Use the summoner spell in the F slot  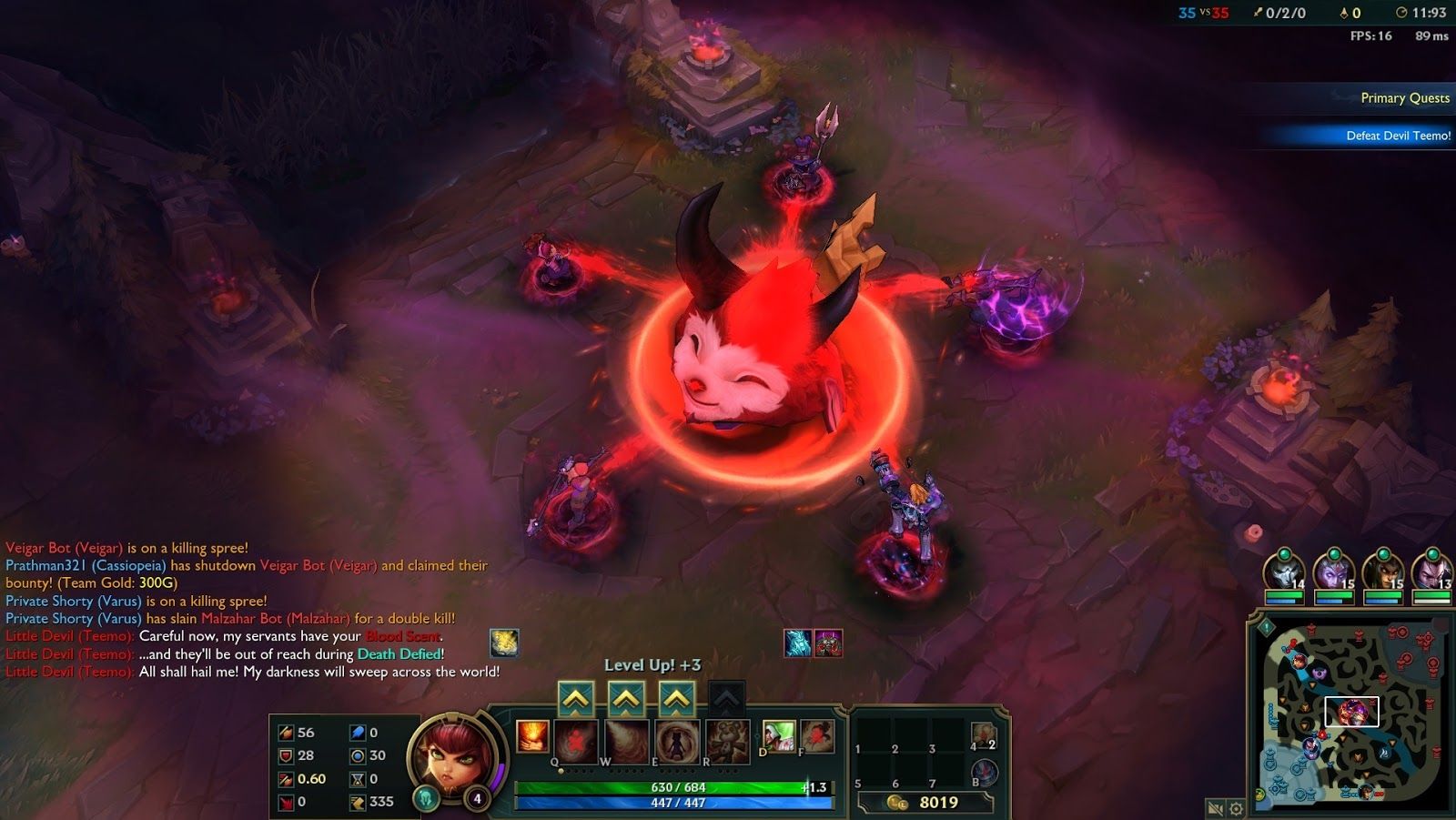point(817,737)
